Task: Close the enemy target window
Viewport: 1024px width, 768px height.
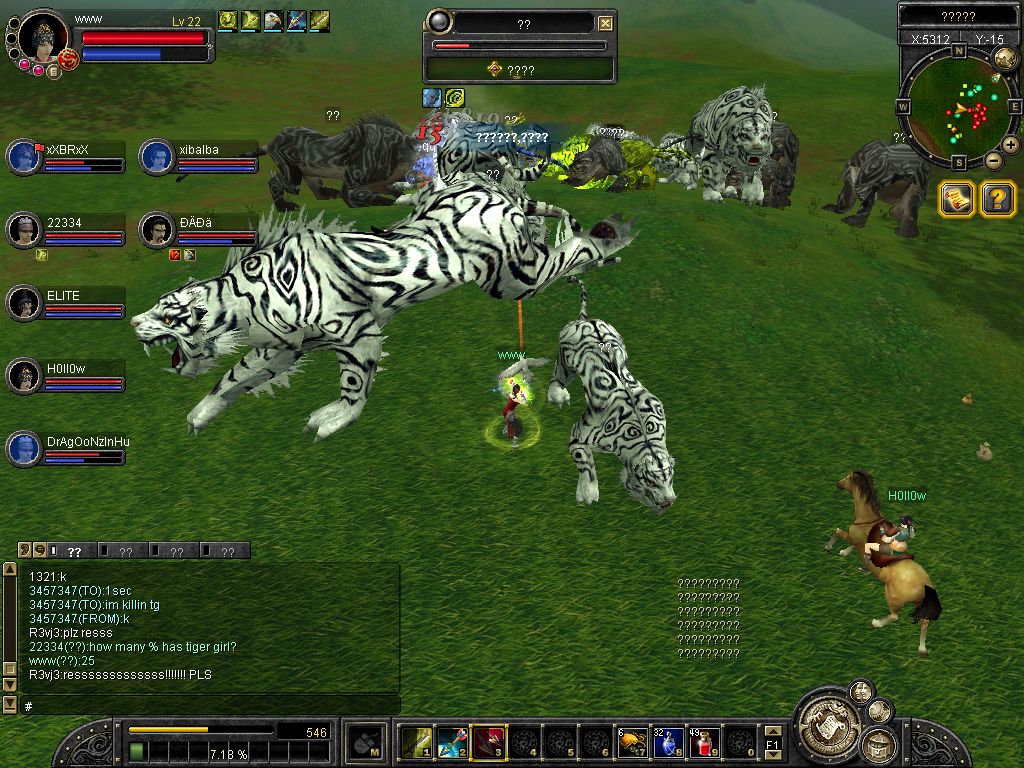Action: 605,24
